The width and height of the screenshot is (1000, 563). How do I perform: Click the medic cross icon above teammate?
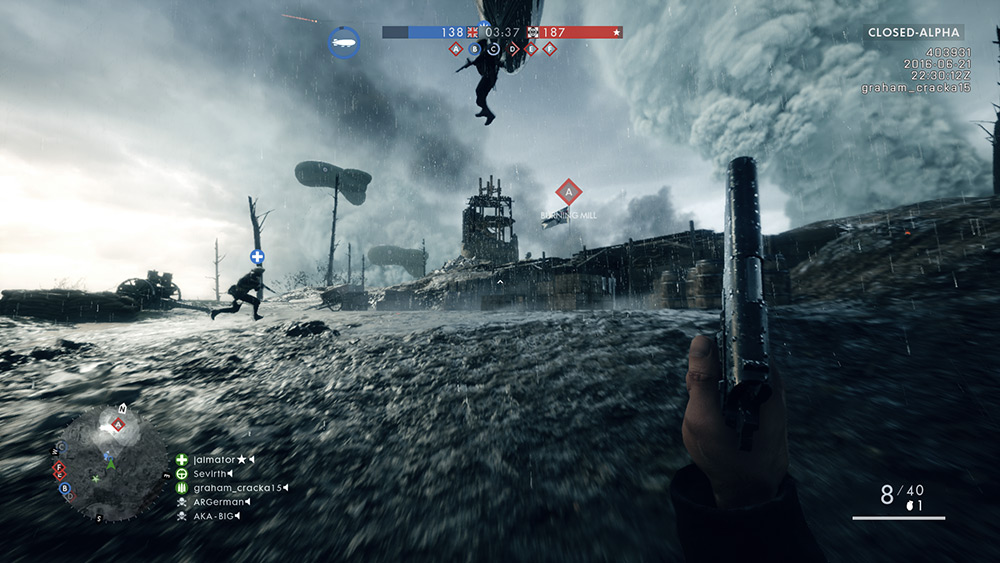point(257,257)
